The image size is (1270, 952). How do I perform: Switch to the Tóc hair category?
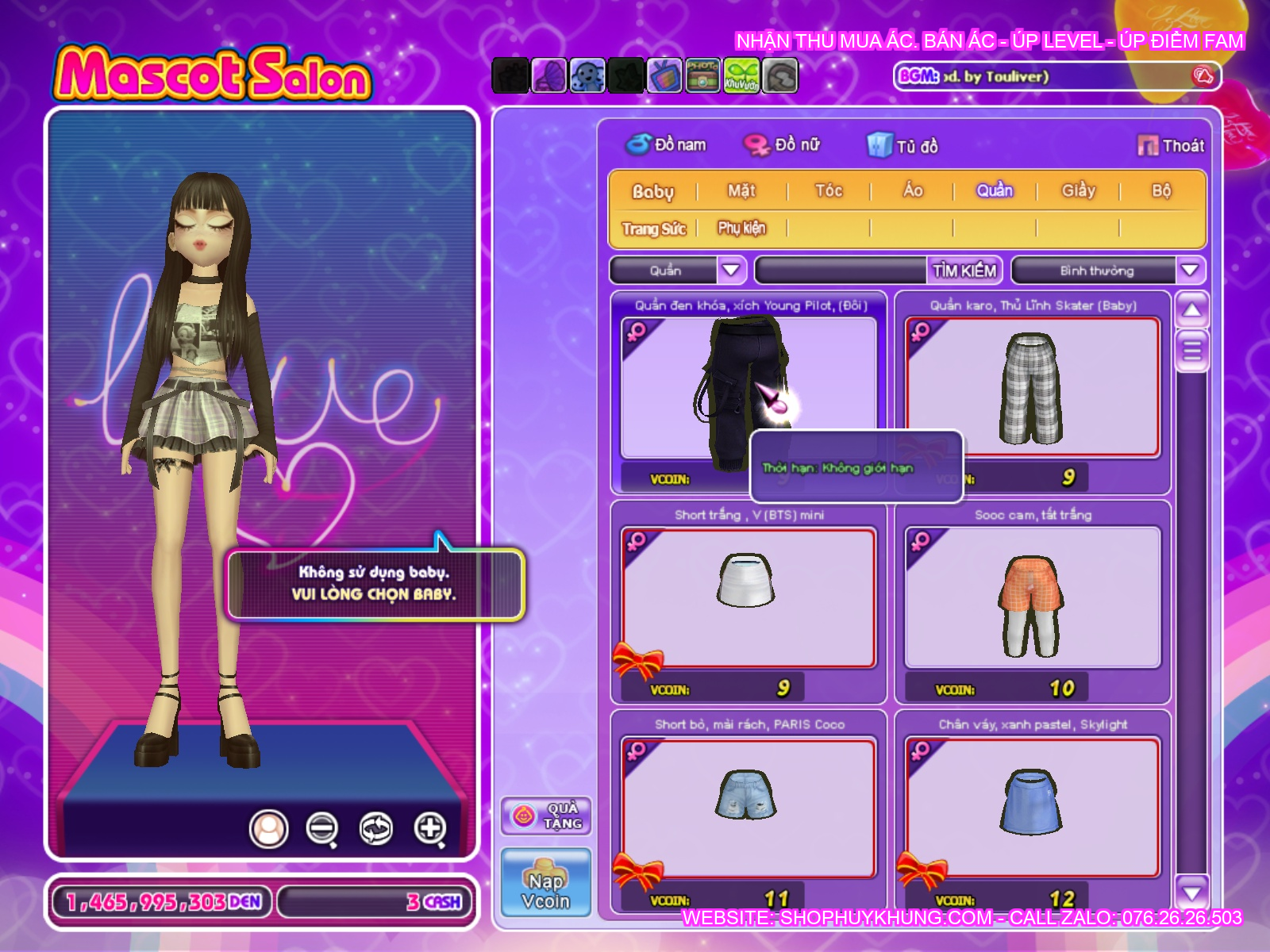[828, 190]
